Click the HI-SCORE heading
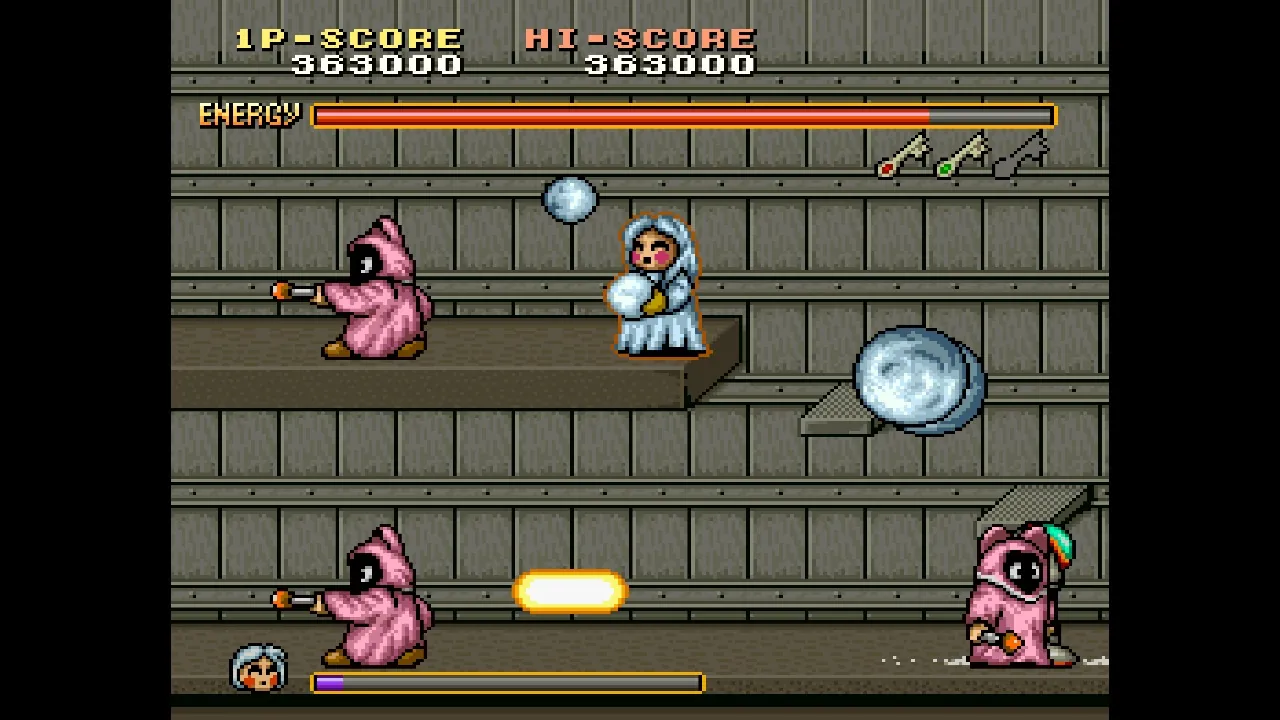 point(640,38)
